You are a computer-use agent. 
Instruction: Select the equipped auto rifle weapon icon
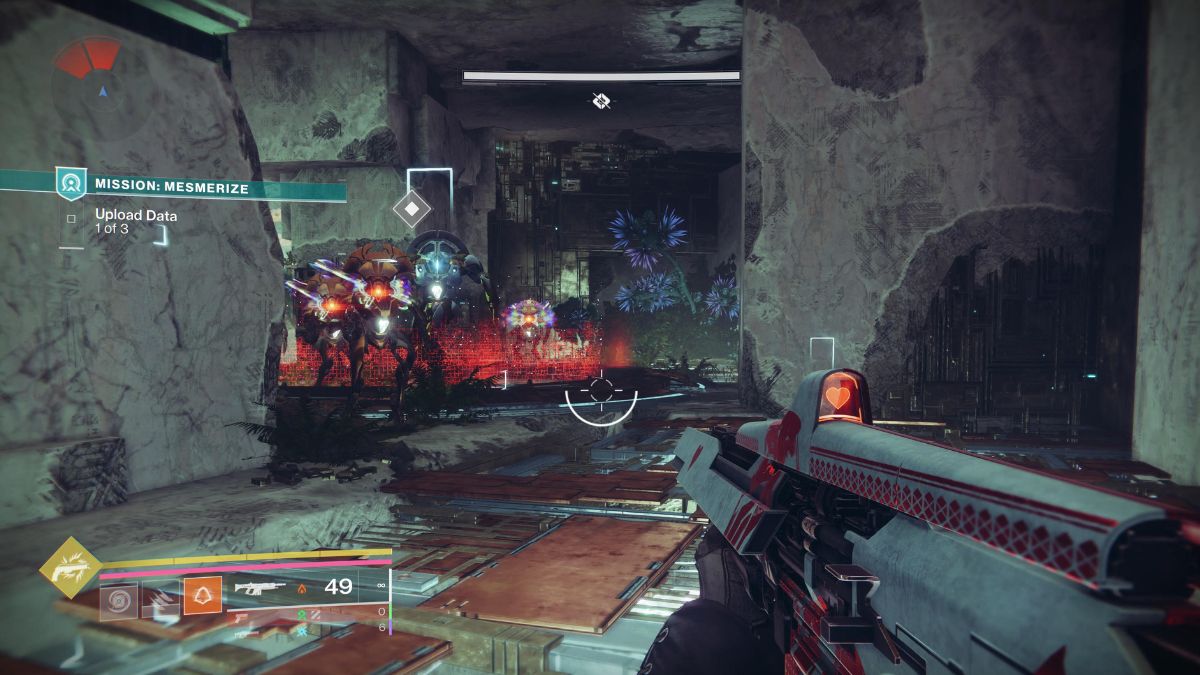[258, 588]
